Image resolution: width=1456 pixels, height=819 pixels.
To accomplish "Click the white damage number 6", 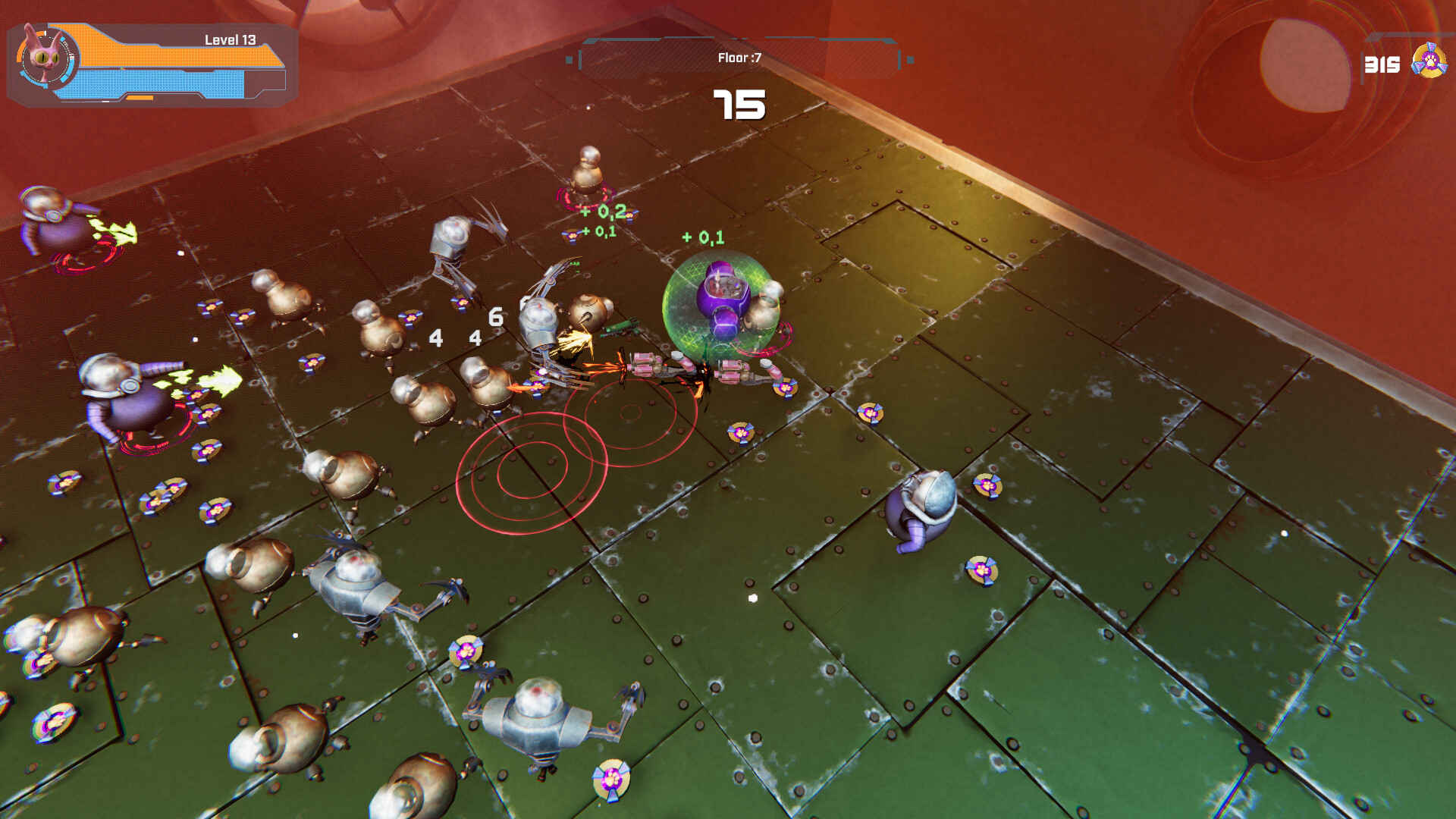I will (497, 318).
